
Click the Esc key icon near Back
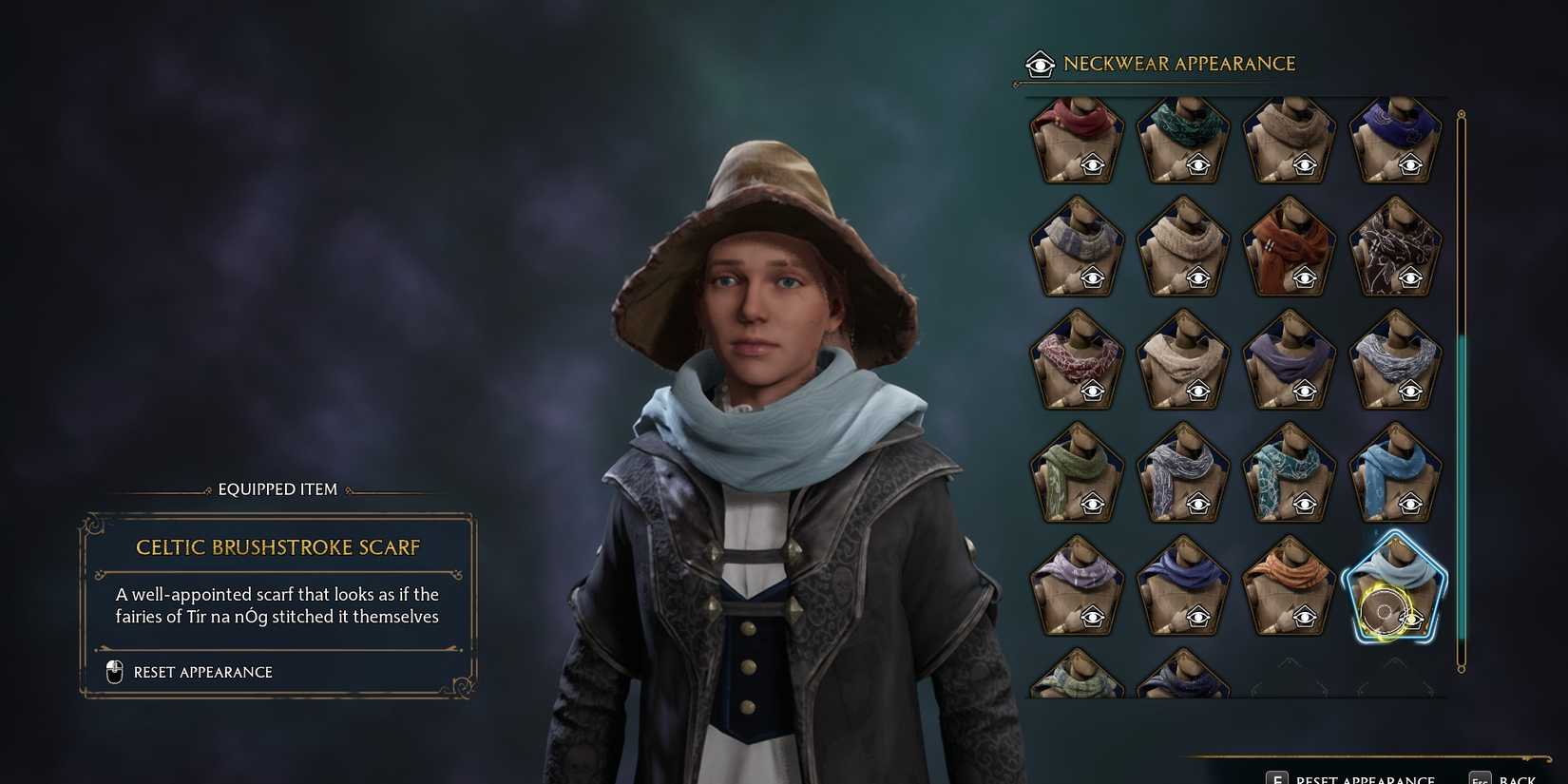pos(1480,776)
